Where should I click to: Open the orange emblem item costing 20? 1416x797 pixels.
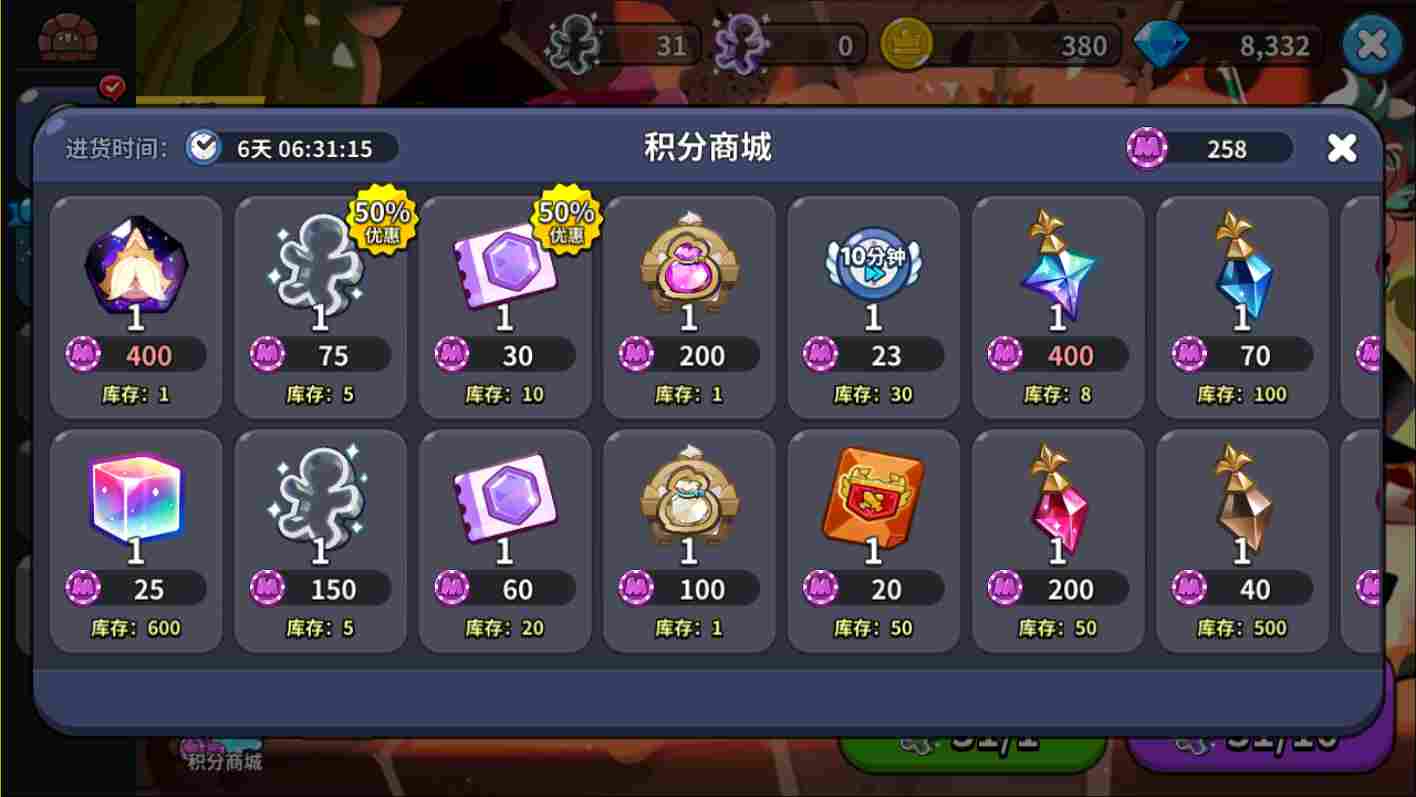click(872, 500)
